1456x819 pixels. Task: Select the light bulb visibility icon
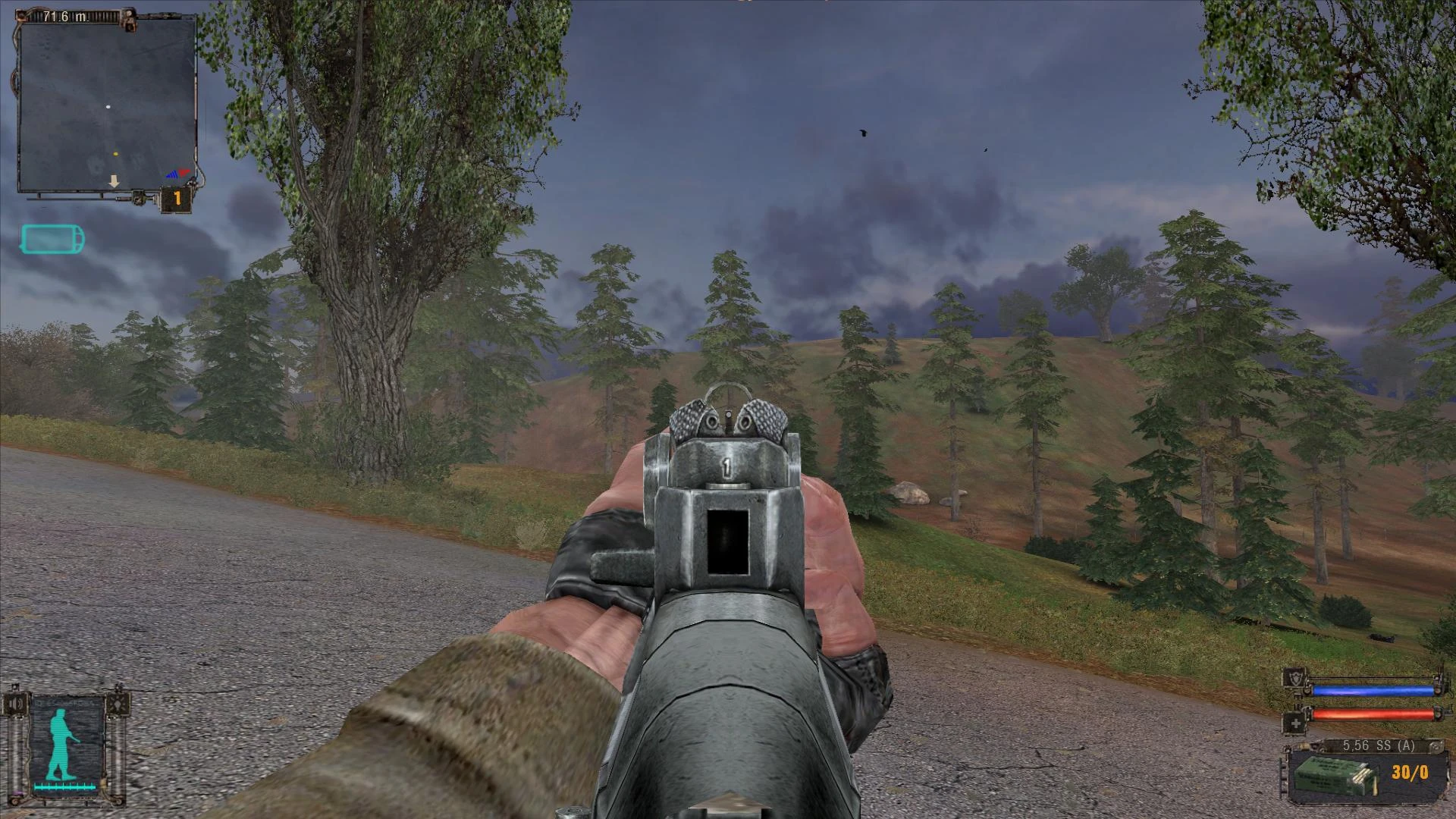pyautogui.click(x=118, y=704)
